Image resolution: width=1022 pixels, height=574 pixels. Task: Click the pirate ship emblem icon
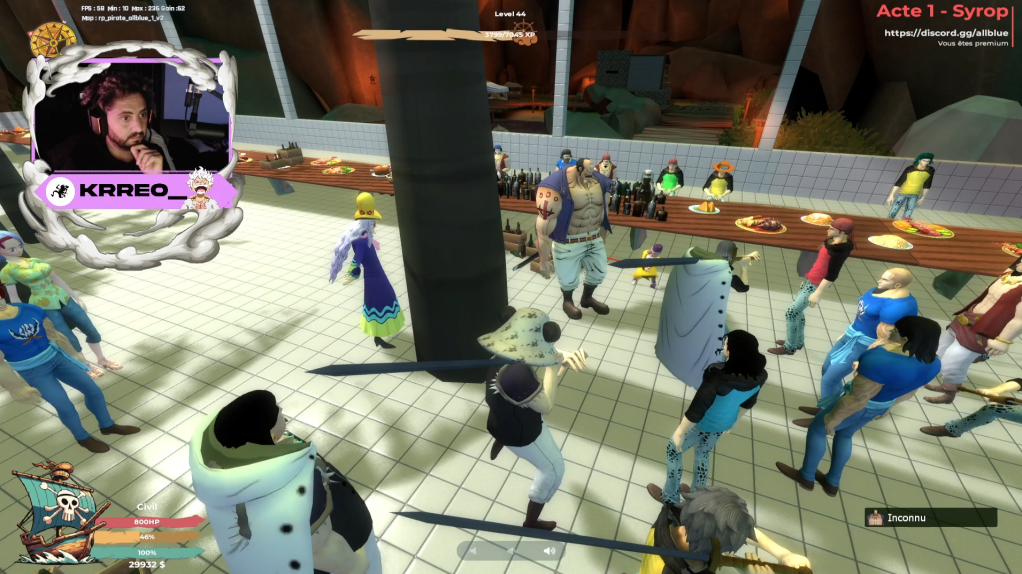click(x=58, y=511)
